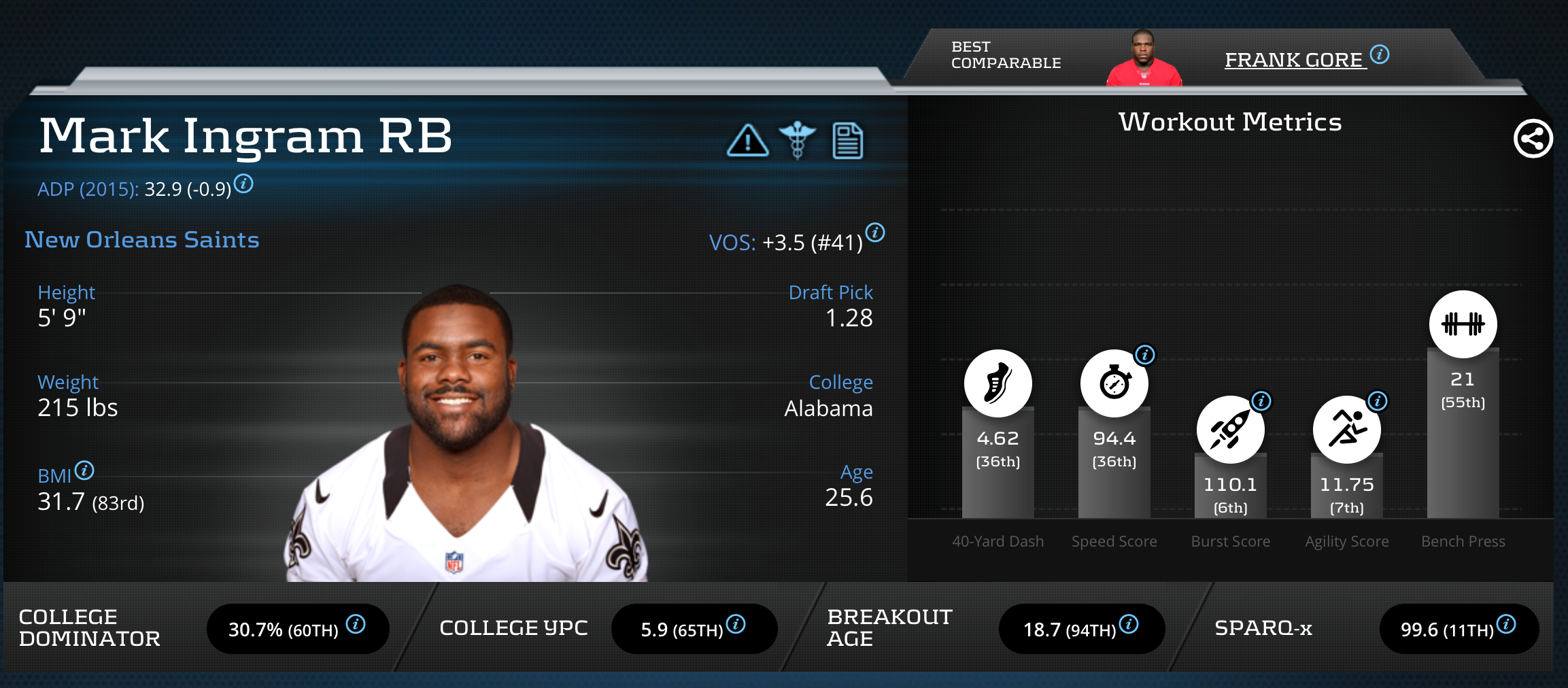Image resolution: width=1568 pixels, height=688 pixels.
Task: Open the document notes icon
Action: [847, 141]
